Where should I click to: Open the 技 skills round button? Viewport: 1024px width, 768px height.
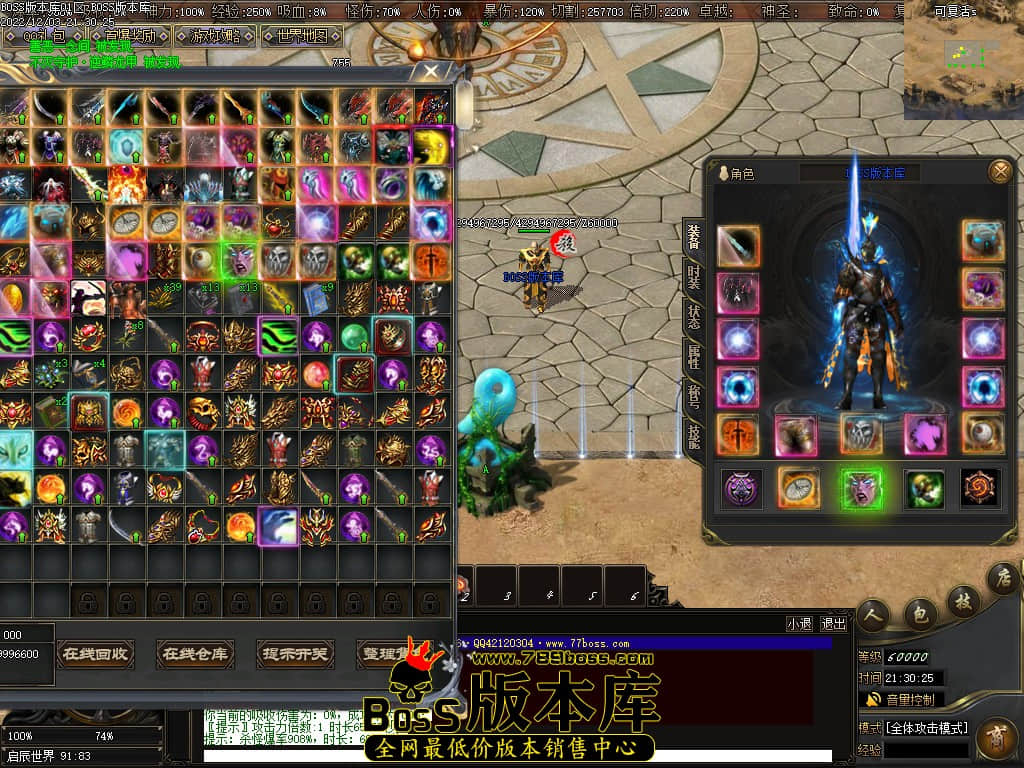pyautogui.click(x=962, y=600)
